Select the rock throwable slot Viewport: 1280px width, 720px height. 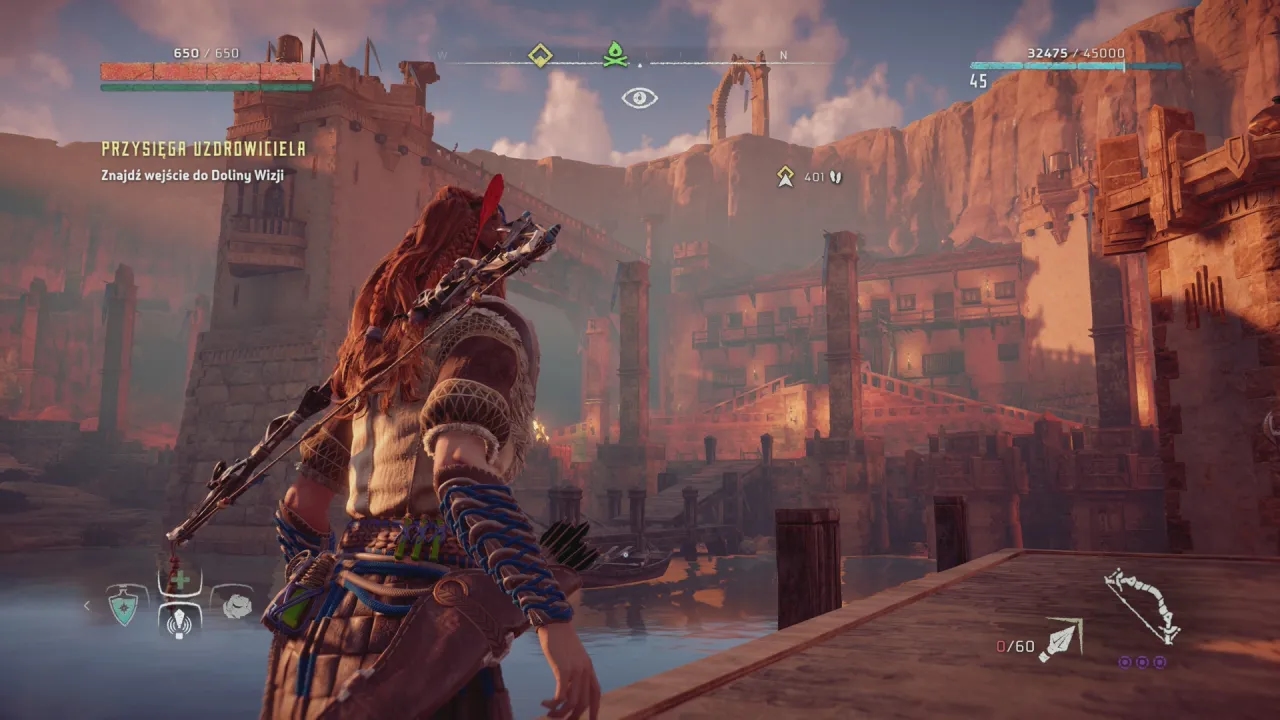click(x=234, y=605)
